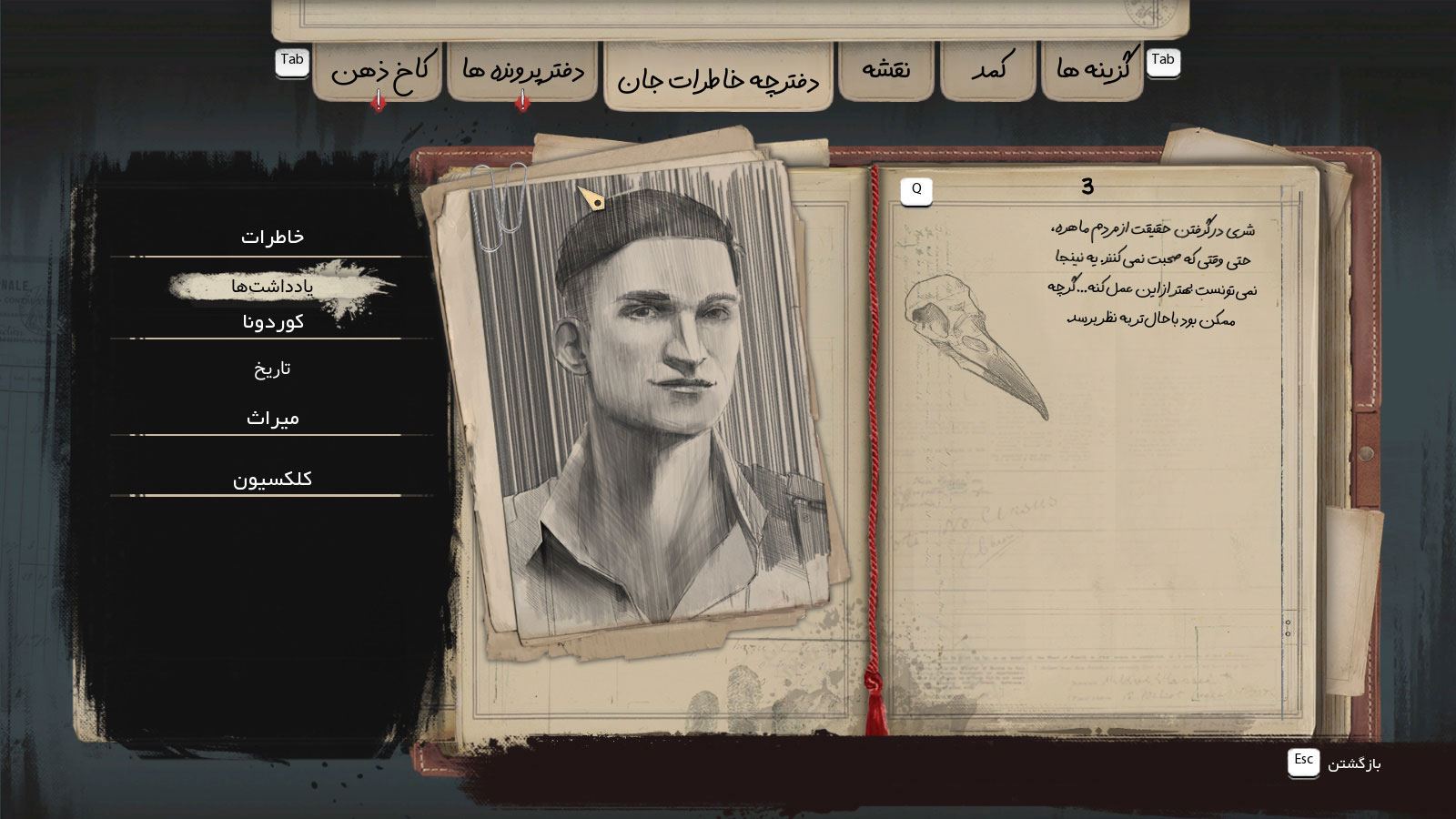The image size is (1456, 819).
Task: Show the تاریخ (History) entry
Action: pos(272,369)
